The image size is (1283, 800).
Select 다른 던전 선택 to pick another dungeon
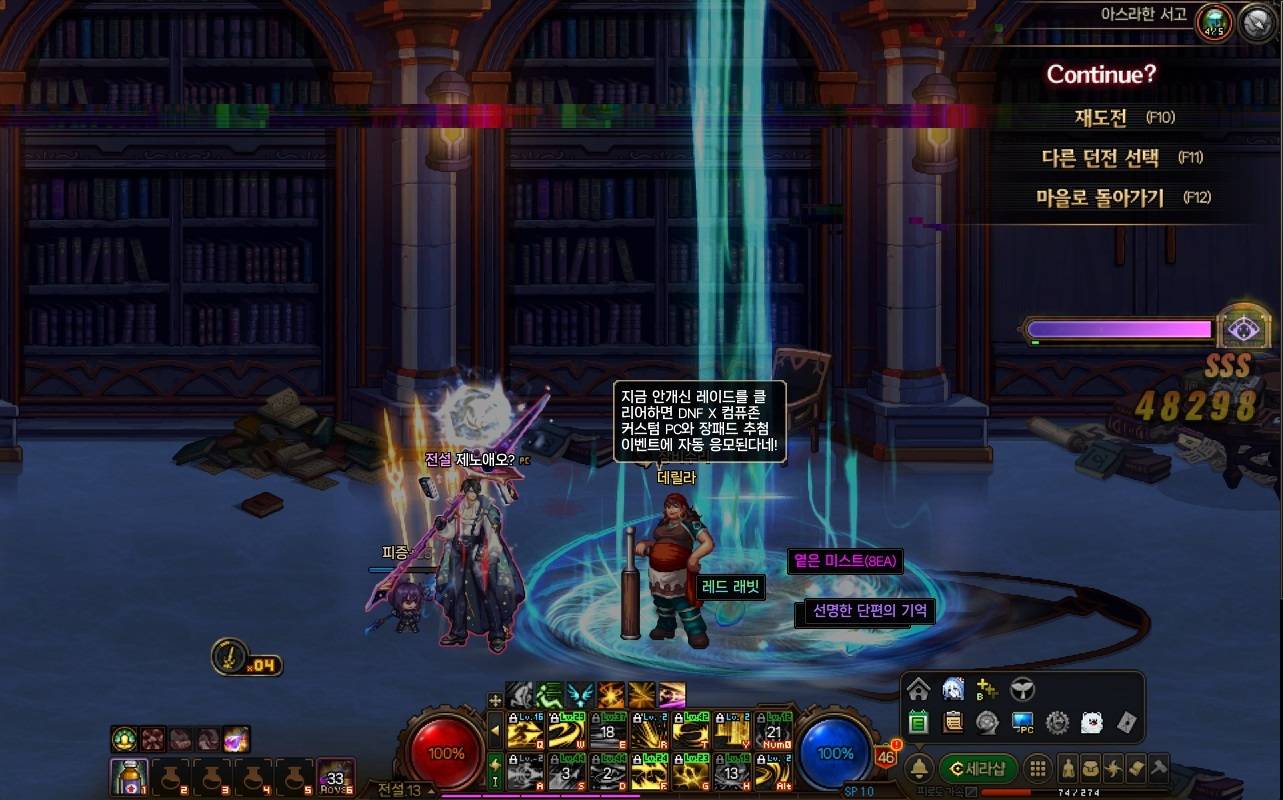coord(1100,158)
